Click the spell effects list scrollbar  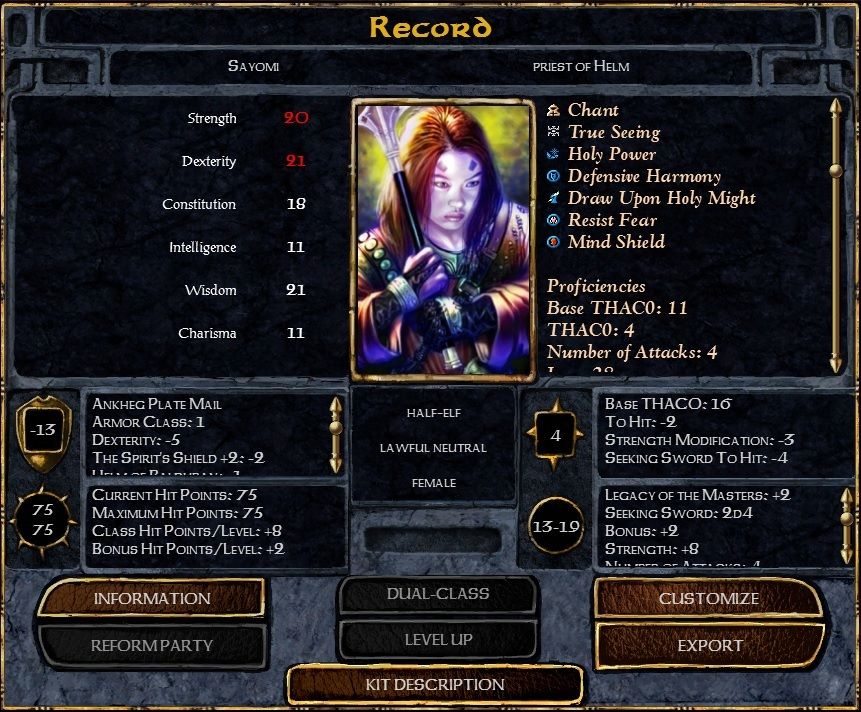pyautogui.click(x=836, y=235)
